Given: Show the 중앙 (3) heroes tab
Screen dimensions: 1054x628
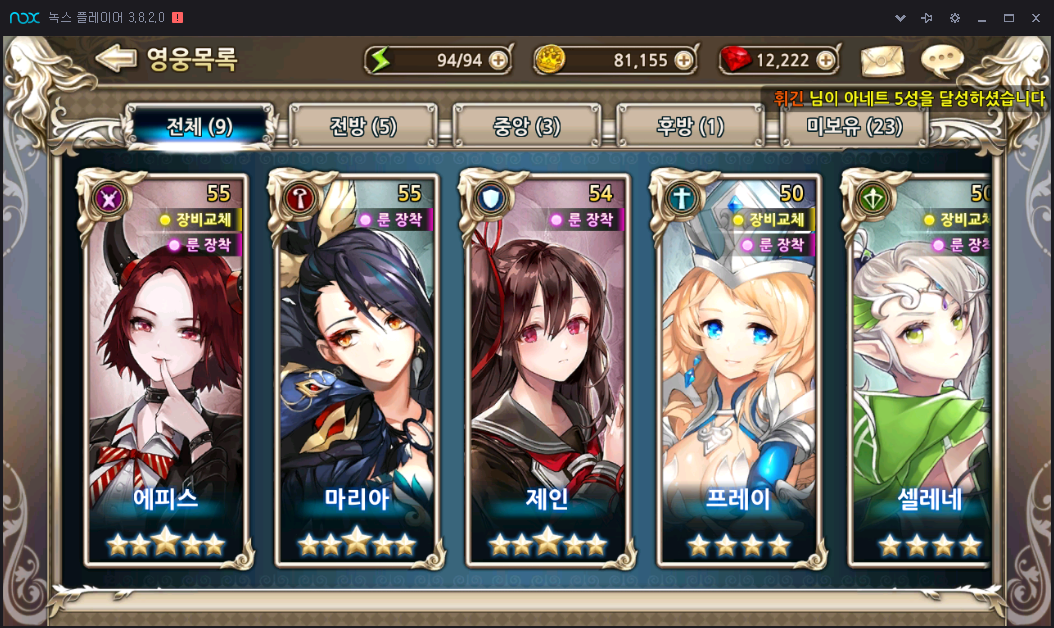Looking at the screenshot, I should [x=527, y=127].
